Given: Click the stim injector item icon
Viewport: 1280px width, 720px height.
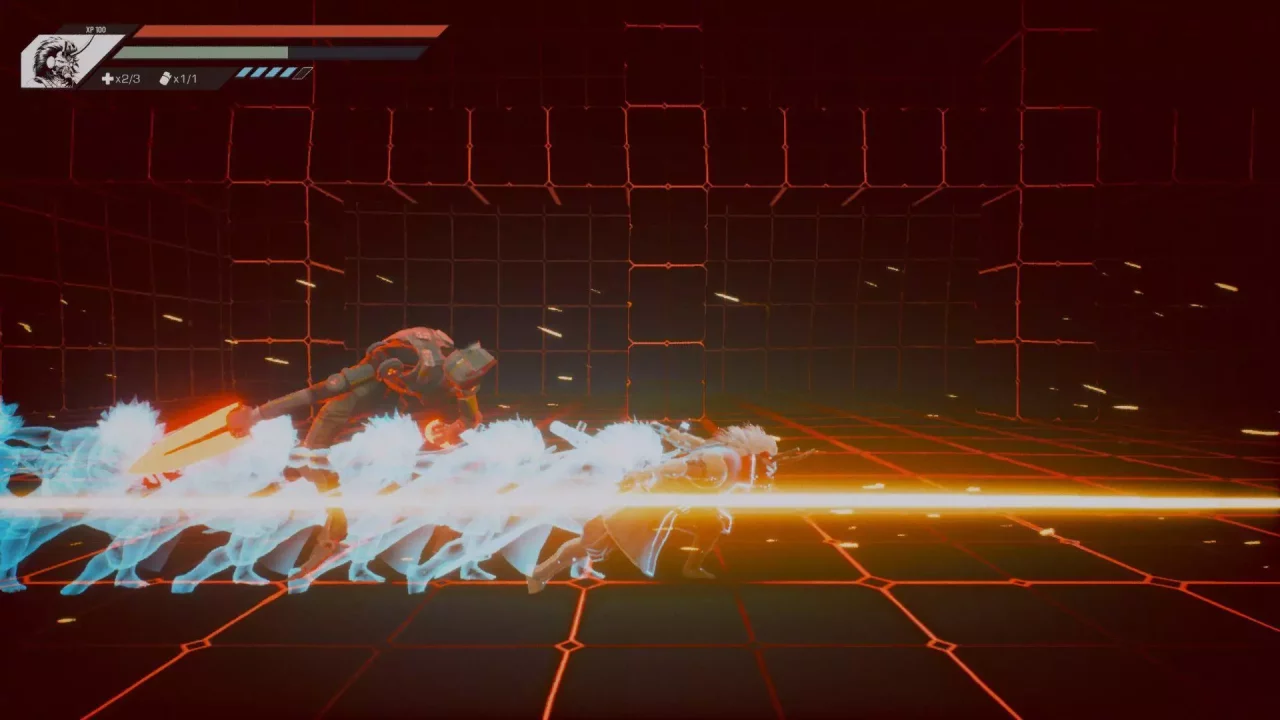Looking at the screenshot, I should (165, 76).
